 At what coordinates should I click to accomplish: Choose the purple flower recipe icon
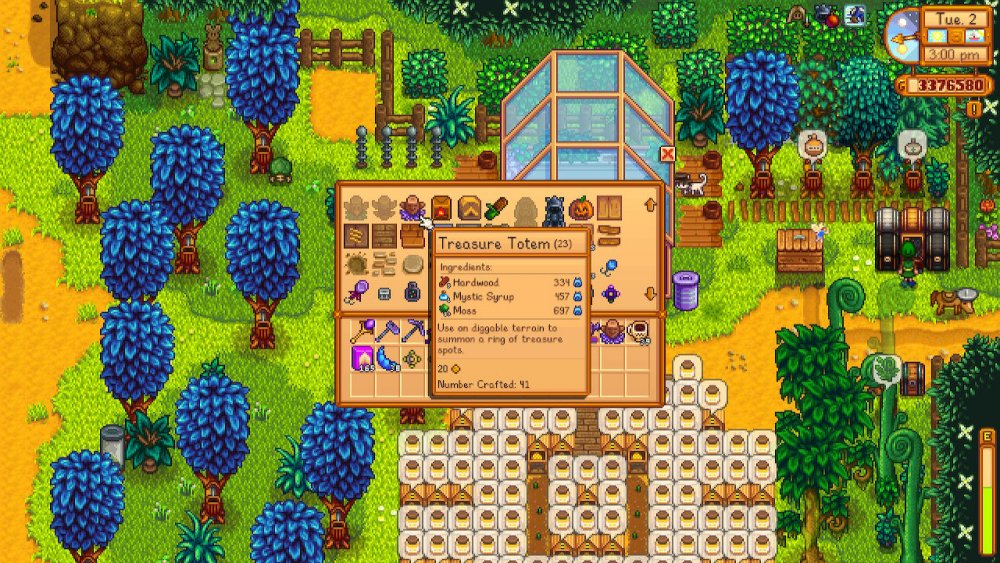(x=609, y=293)
